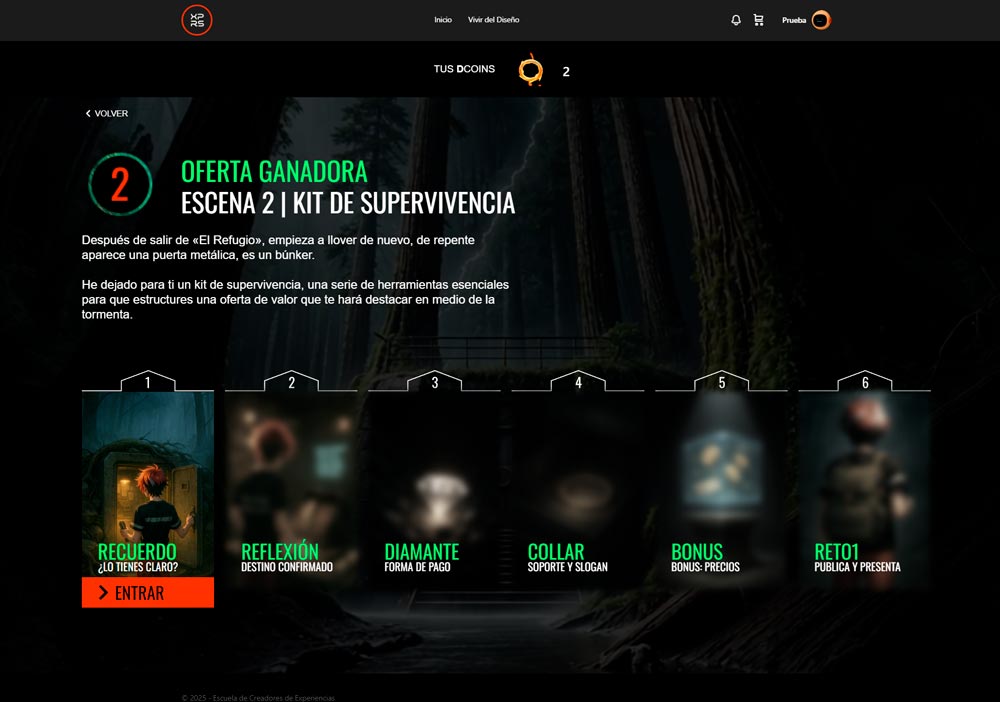Open the Vivir del Diseño menu
The height and width of the screenshot is (702, 1000).
[493, 20]
